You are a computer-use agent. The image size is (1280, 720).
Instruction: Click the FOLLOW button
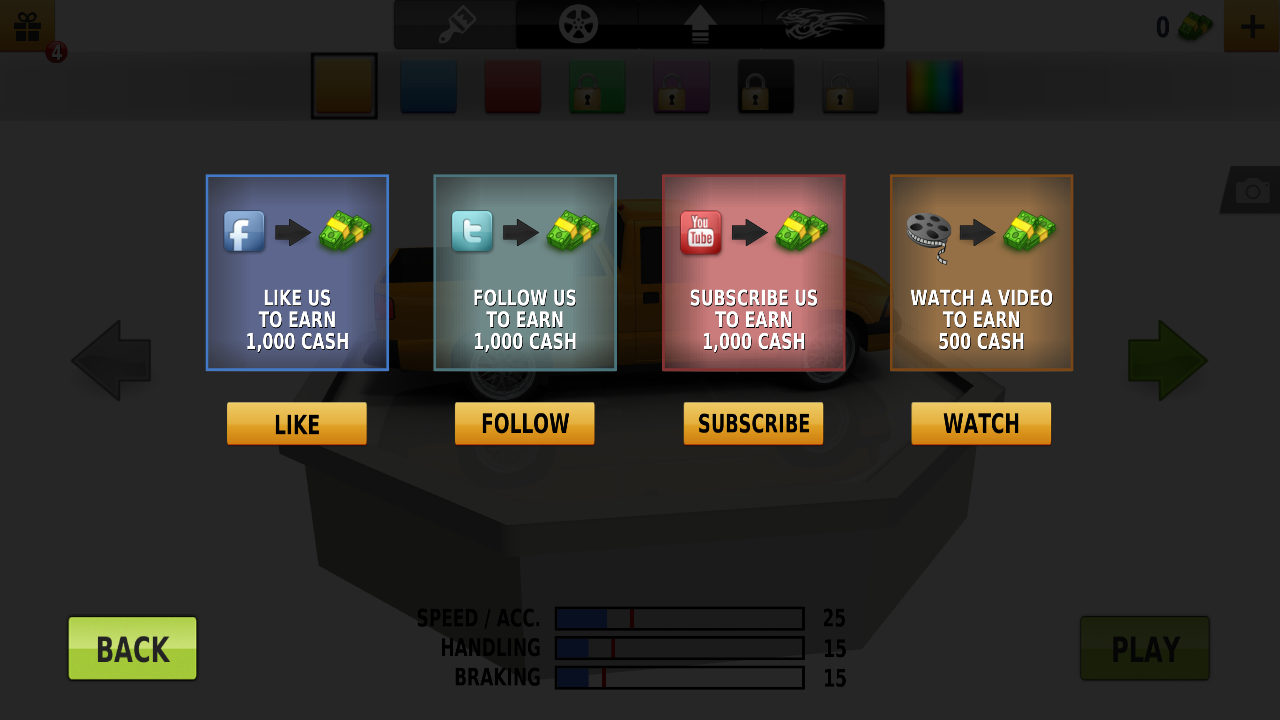(524, 424)
